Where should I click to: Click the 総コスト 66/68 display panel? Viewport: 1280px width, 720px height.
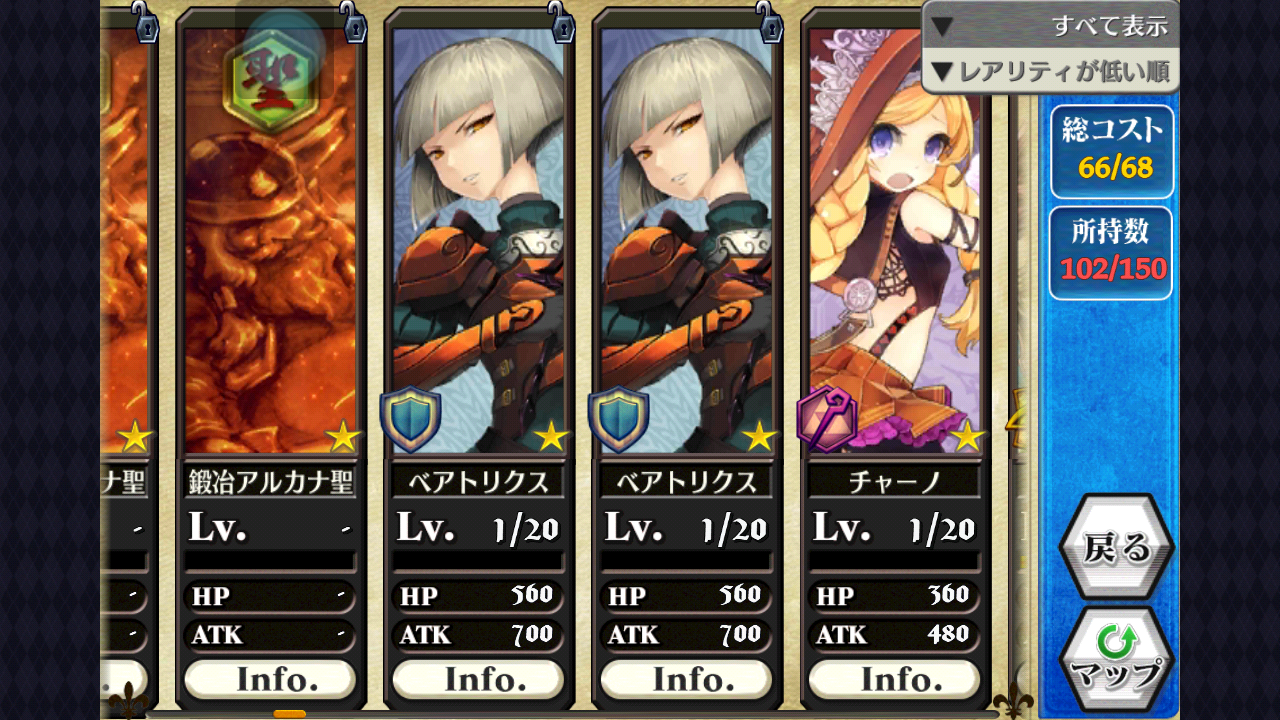click(x=1110, y=150)
